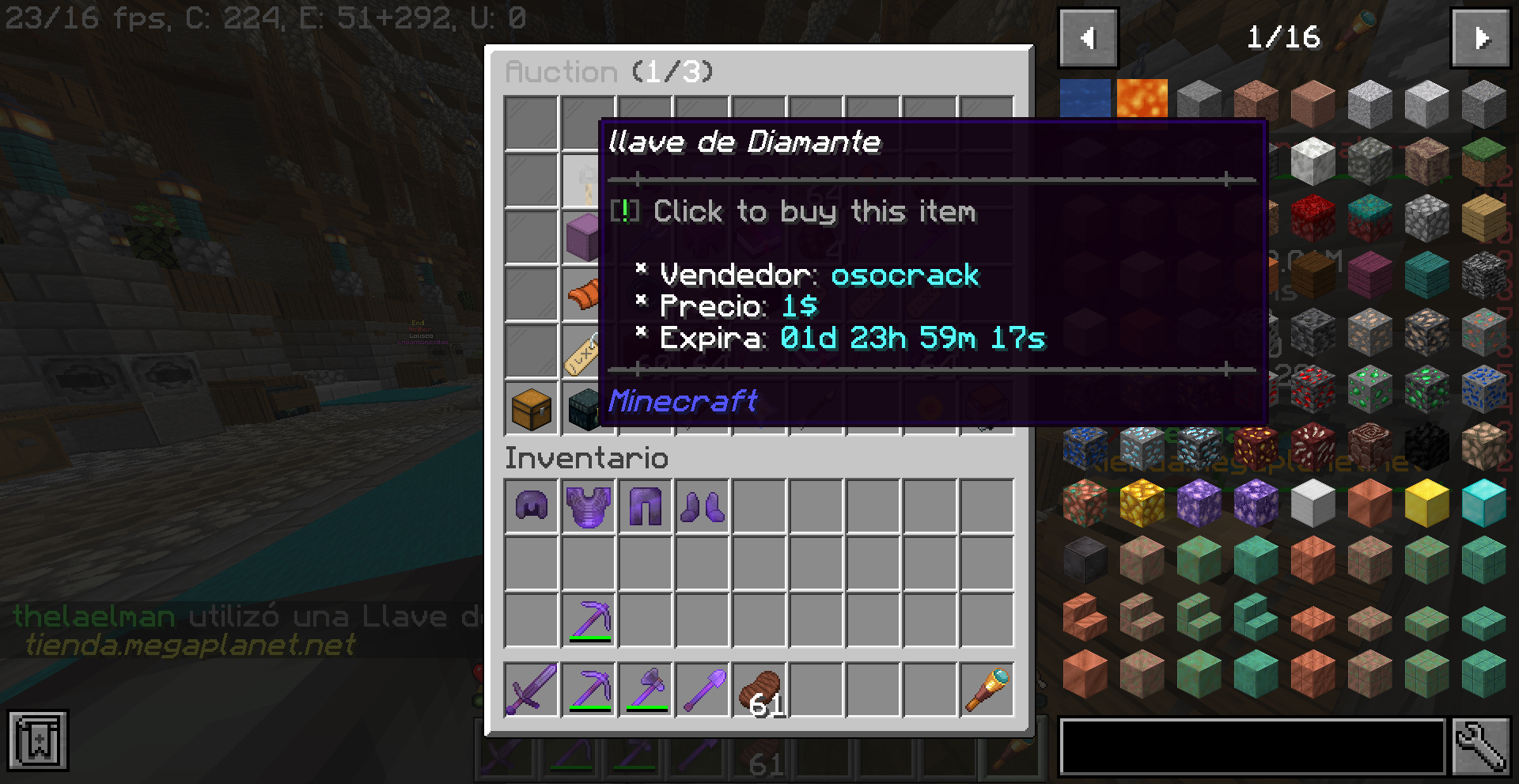Screen dimensions: 1519x784
Task: Choose the netherite leggings slot
Action: [x=645, y=506]
